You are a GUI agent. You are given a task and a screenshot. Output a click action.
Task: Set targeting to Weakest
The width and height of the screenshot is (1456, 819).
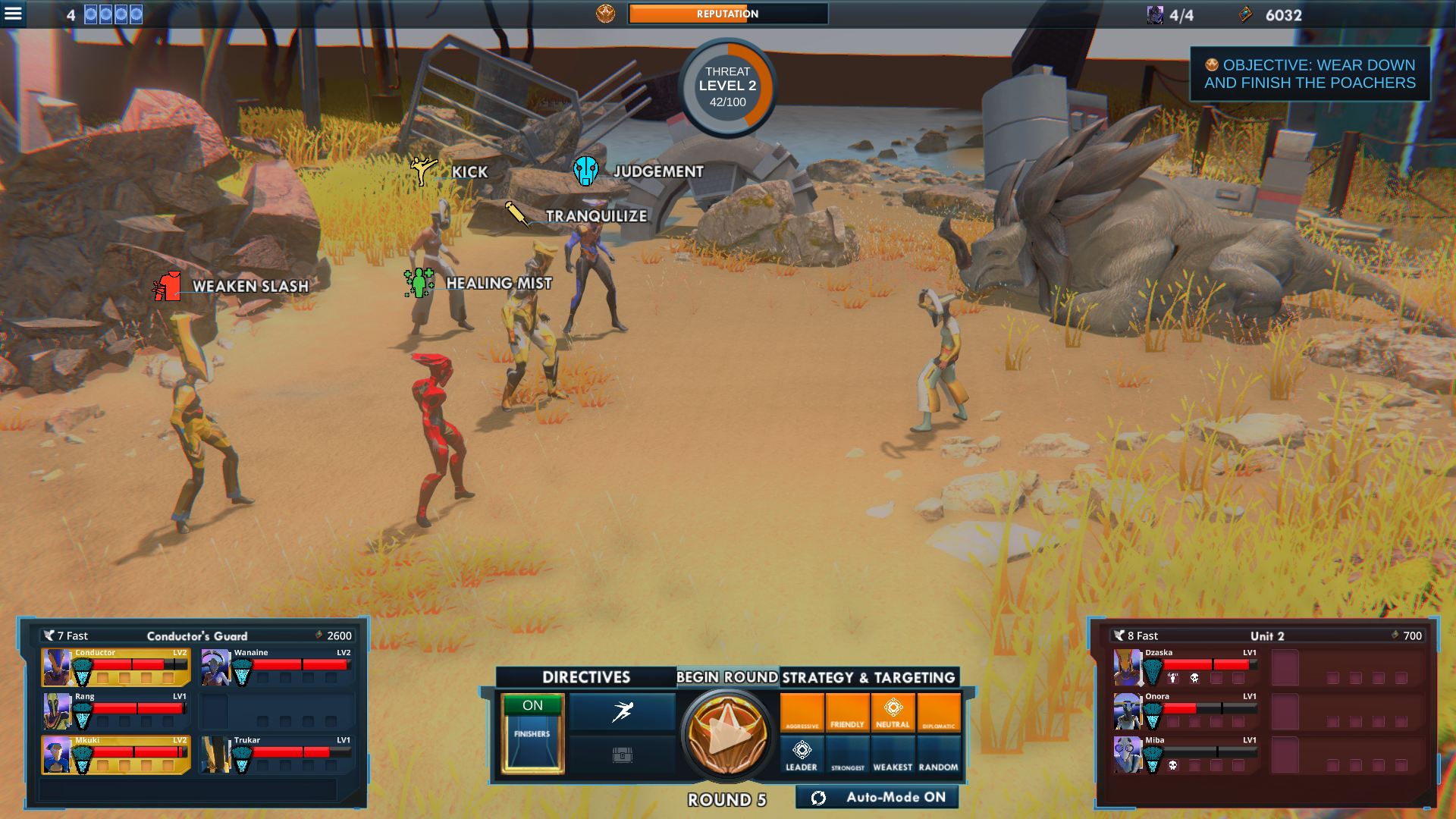pos(893,755)
